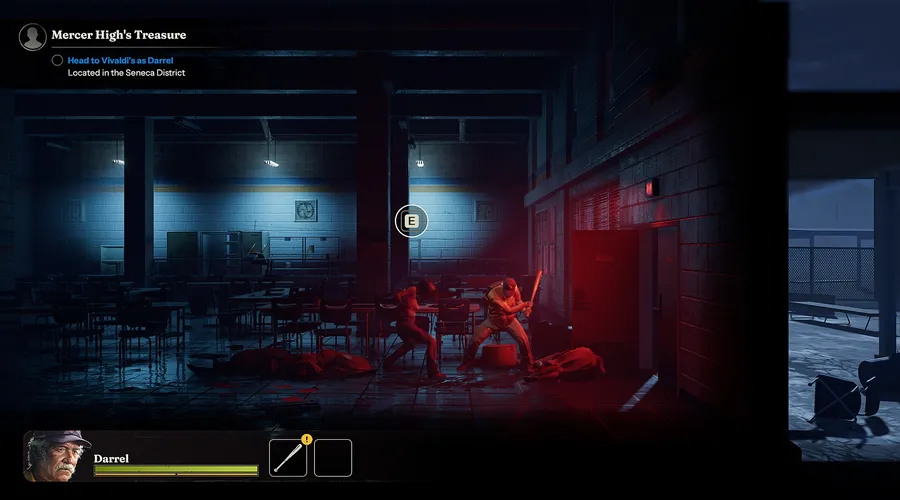
Task: Click the quest giver silhouette icon
Action: point(33,37)
